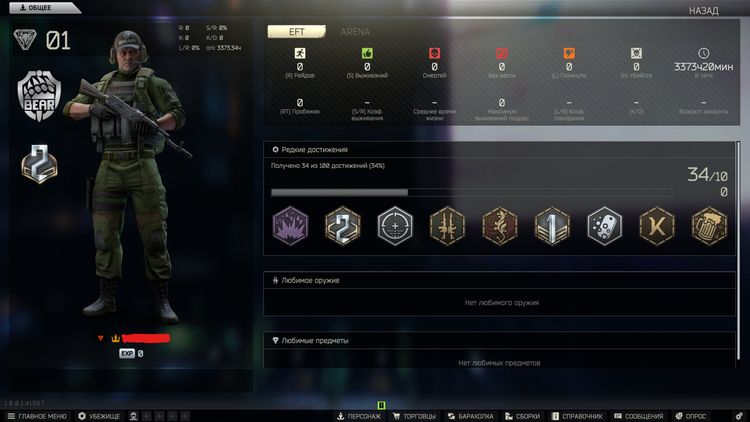750x422 pixels.
Task: Open ГЛАВНОЕ МЕНЮ from the bottom bar
Action: click(x=36, y=415)
